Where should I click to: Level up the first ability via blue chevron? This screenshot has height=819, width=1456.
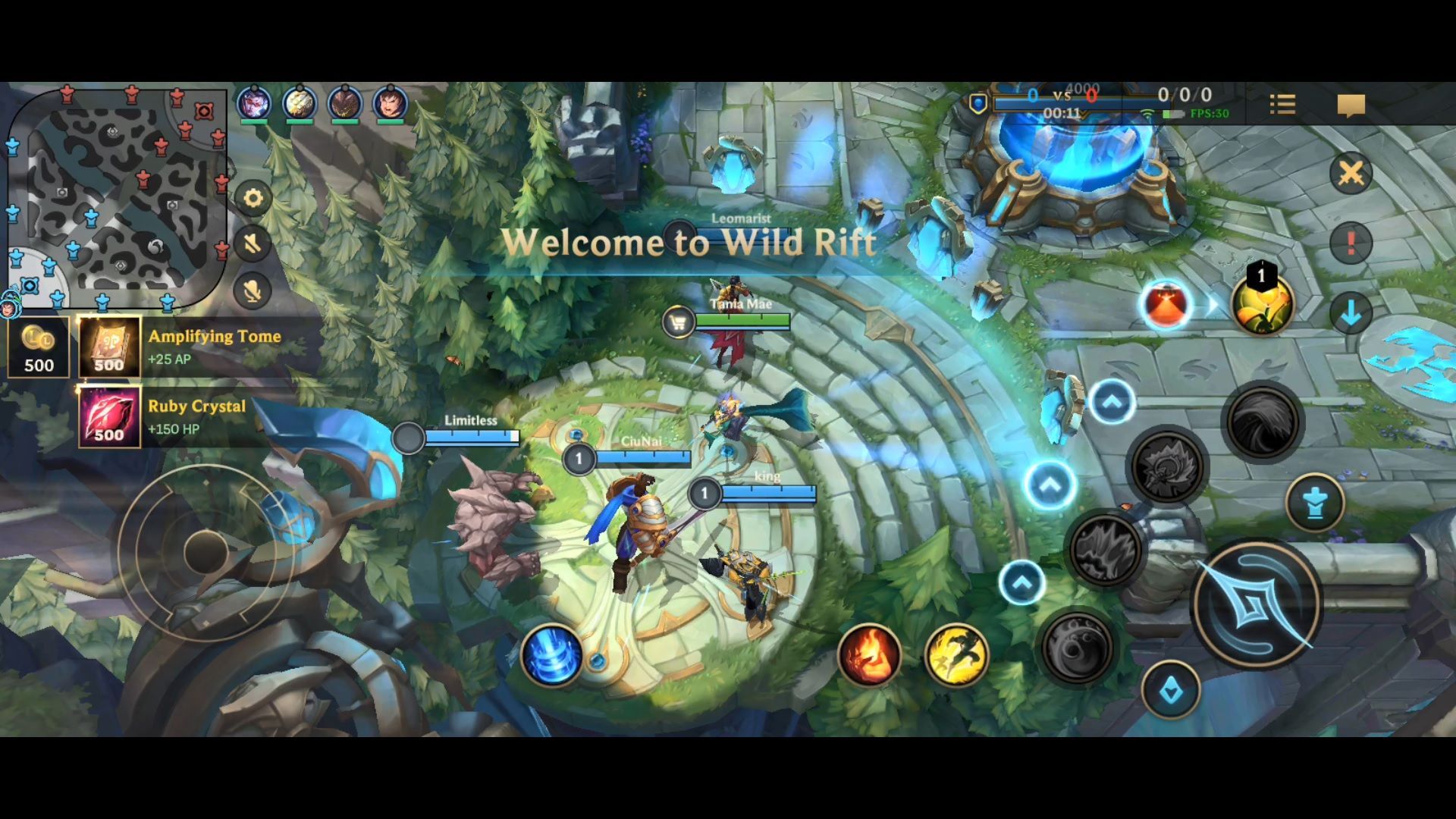1022,581
